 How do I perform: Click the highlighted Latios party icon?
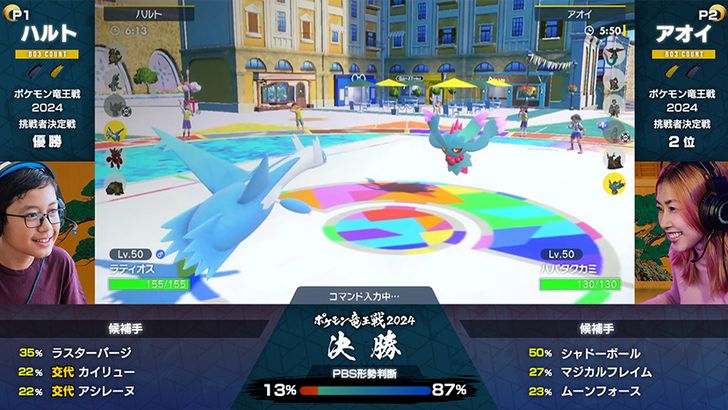[x=115, y=130]
